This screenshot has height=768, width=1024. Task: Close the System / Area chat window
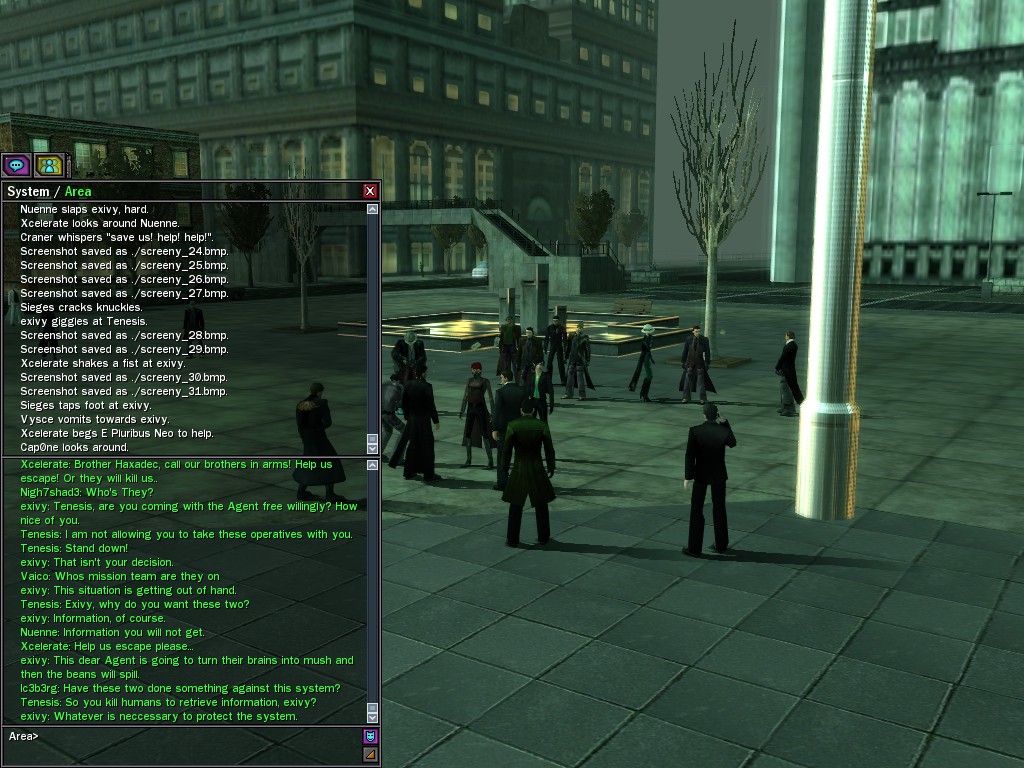coord(370,191)
